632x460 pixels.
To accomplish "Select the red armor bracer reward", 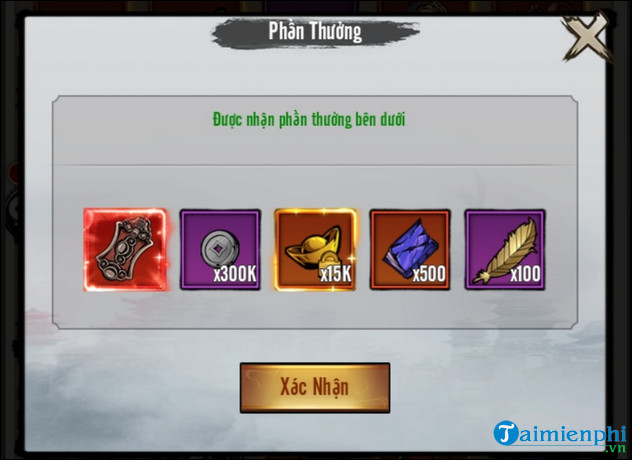I will 124,249.
